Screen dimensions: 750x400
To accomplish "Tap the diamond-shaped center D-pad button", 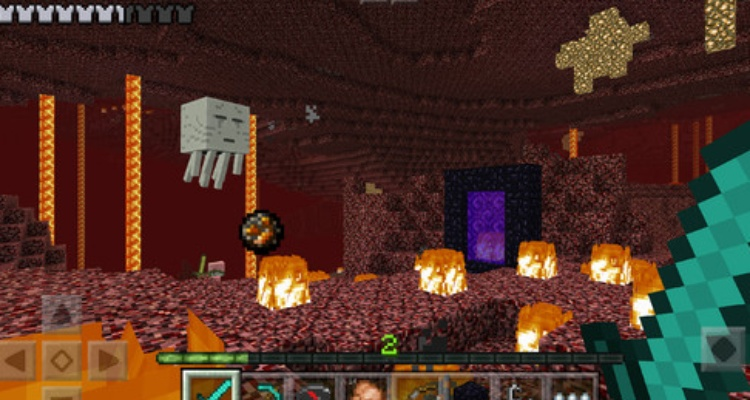I will [62, 360].
